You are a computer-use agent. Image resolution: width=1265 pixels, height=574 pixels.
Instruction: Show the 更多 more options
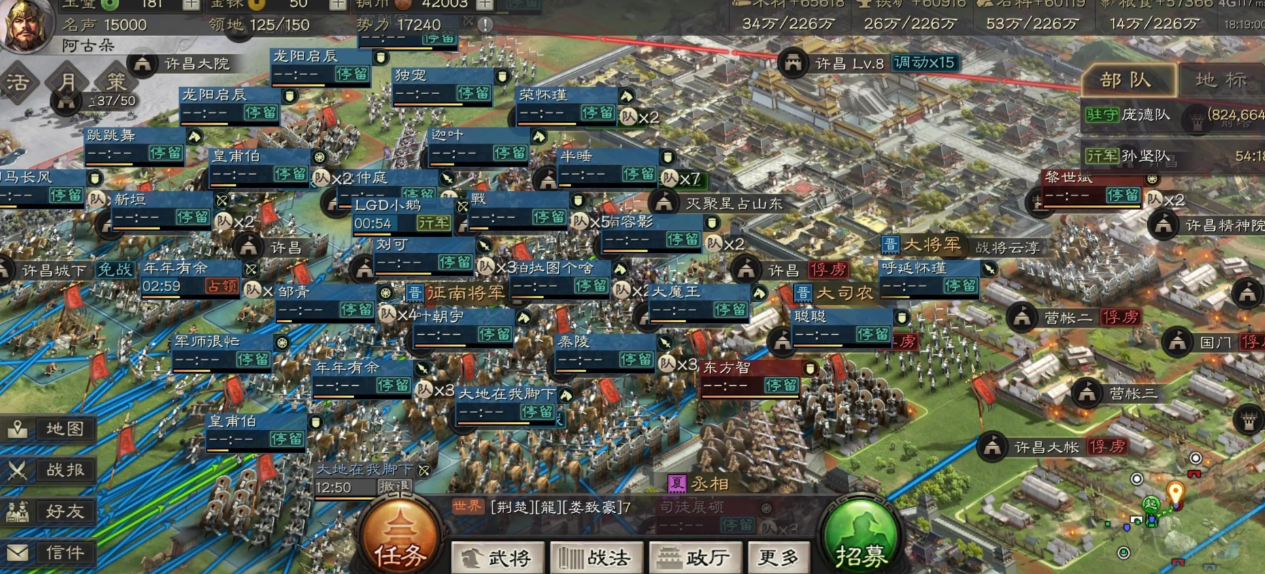click(x=777, y=556)
